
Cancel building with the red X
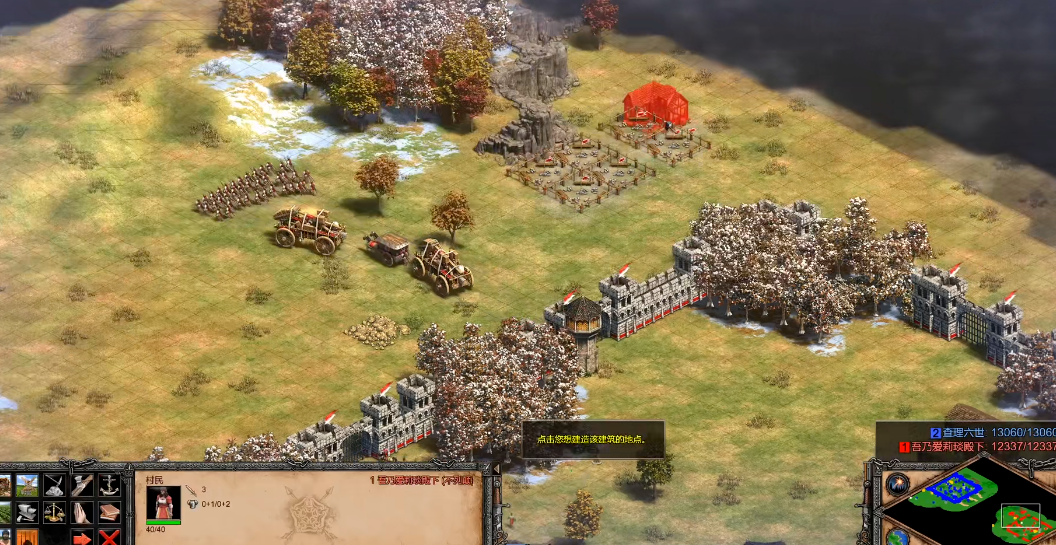(x=108, y=538)
